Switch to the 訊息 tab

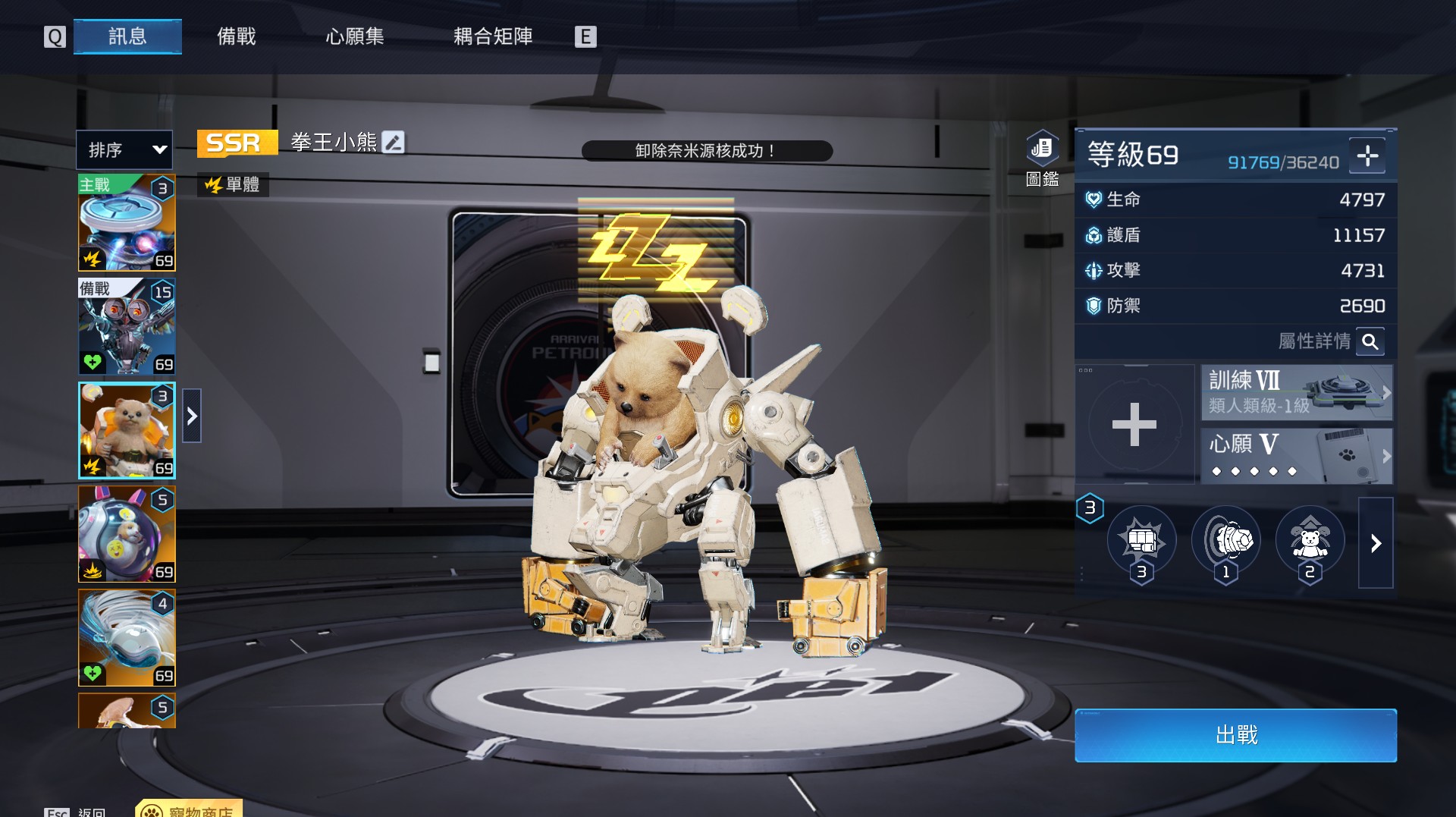127,36
